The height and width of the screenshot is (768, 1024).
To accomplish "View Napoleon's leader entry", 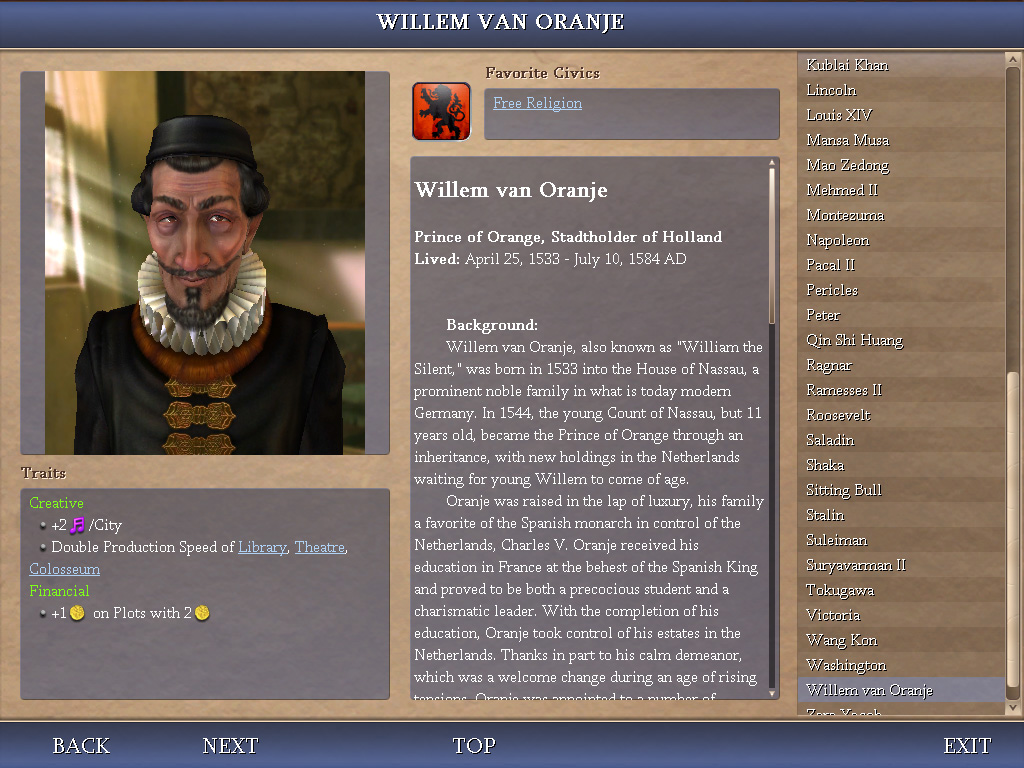I will coord(837,240).
